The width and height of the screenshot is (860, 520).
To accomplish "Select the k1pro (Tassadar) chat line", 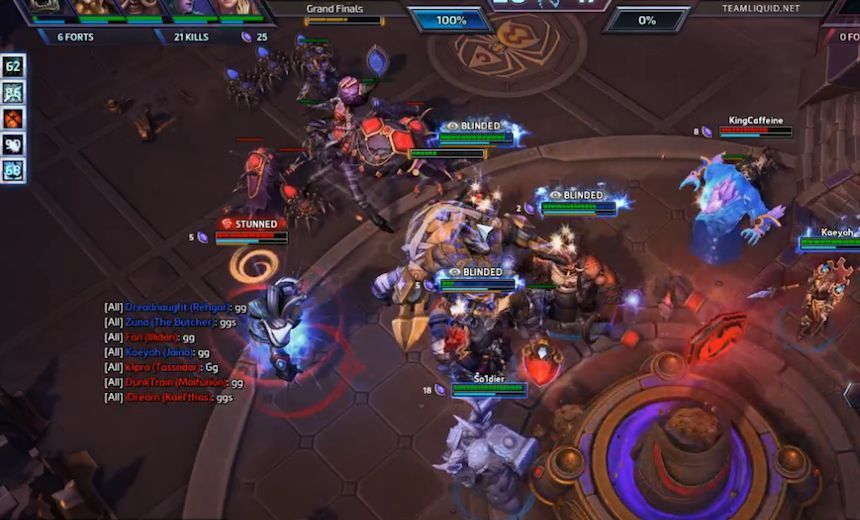I will (x=161, y=367).
